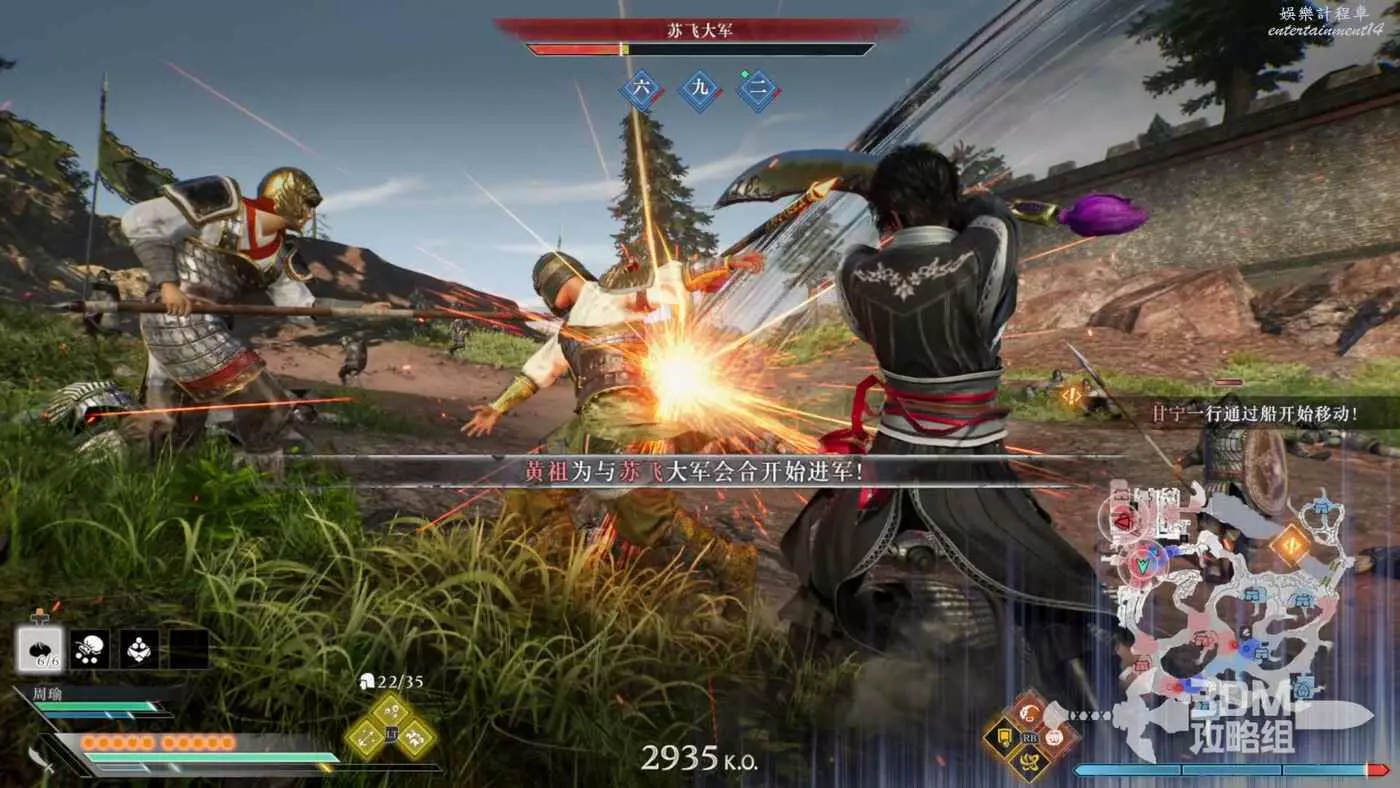Activate the left yellow tactics diamond with arrows

point(365,738)
